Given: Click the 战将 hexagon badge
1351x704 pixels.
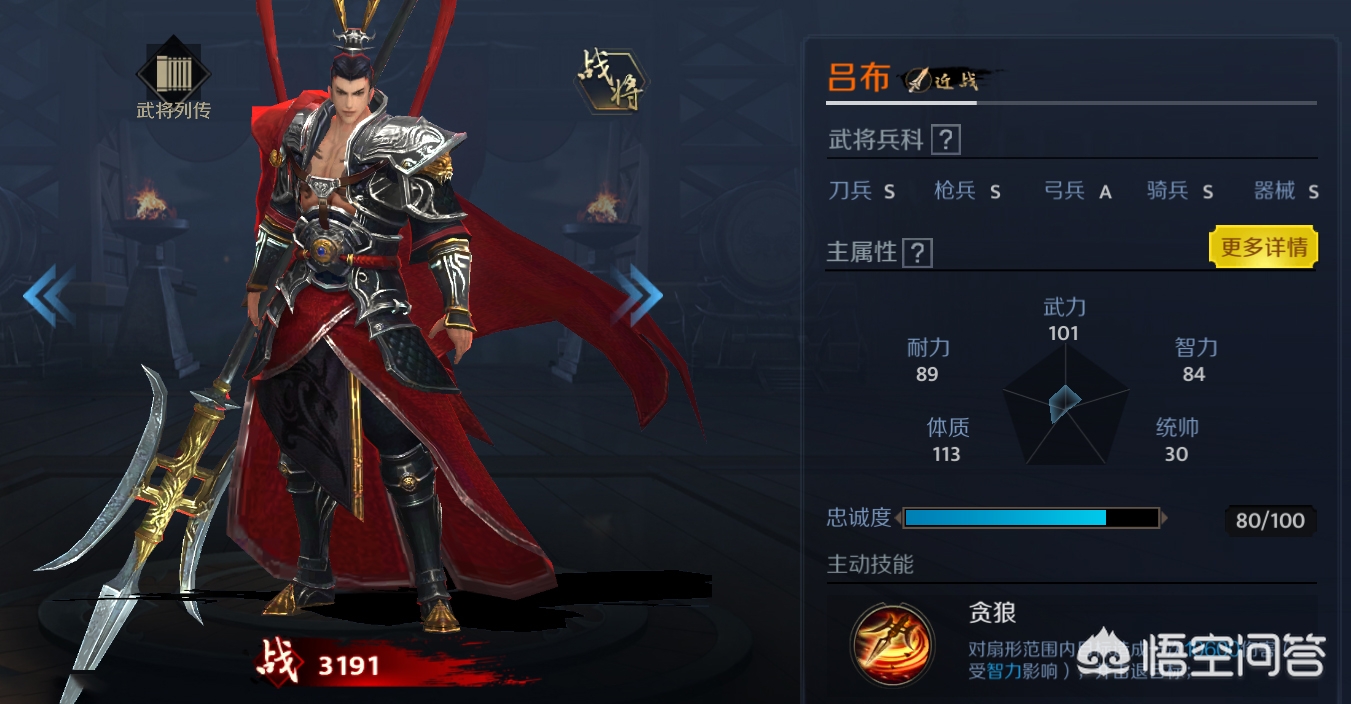Looking at the screenshot, I should coord(610,80).
